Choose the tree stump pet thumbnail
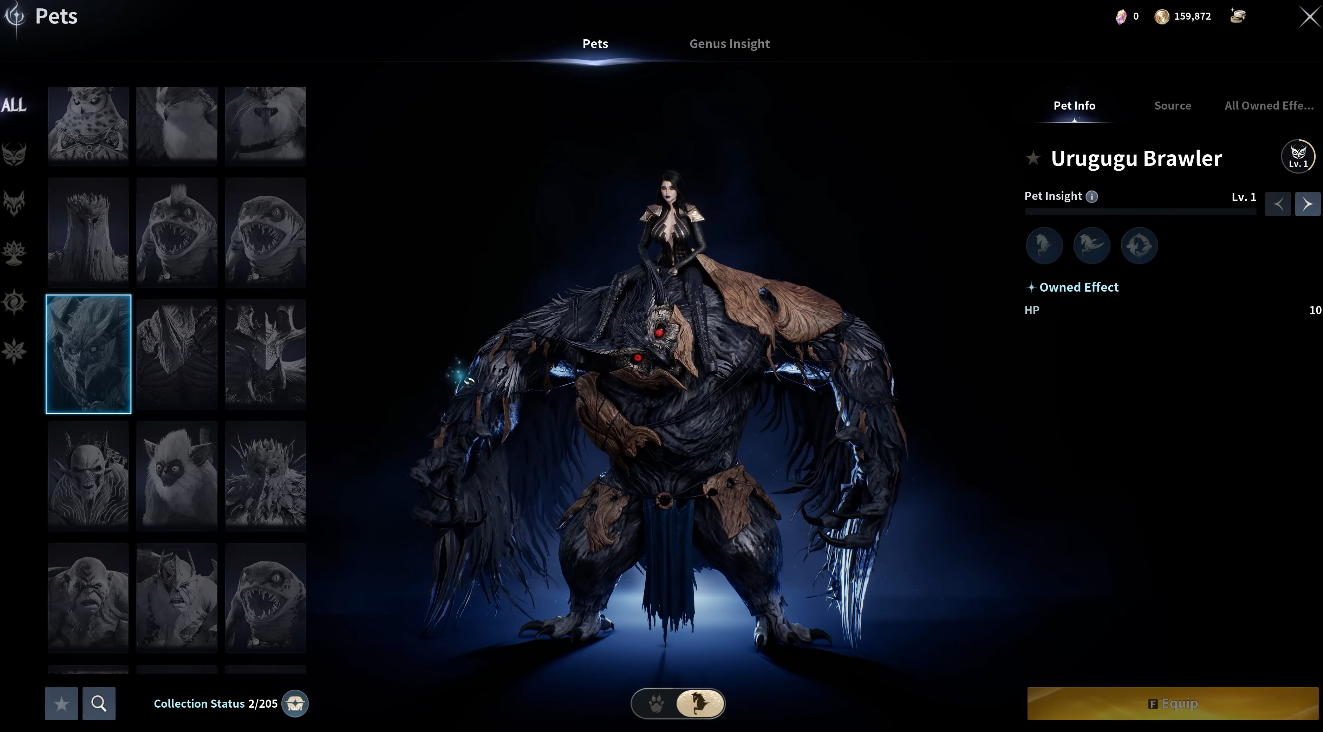The image size is (1323, 732). tap(88, 232)
